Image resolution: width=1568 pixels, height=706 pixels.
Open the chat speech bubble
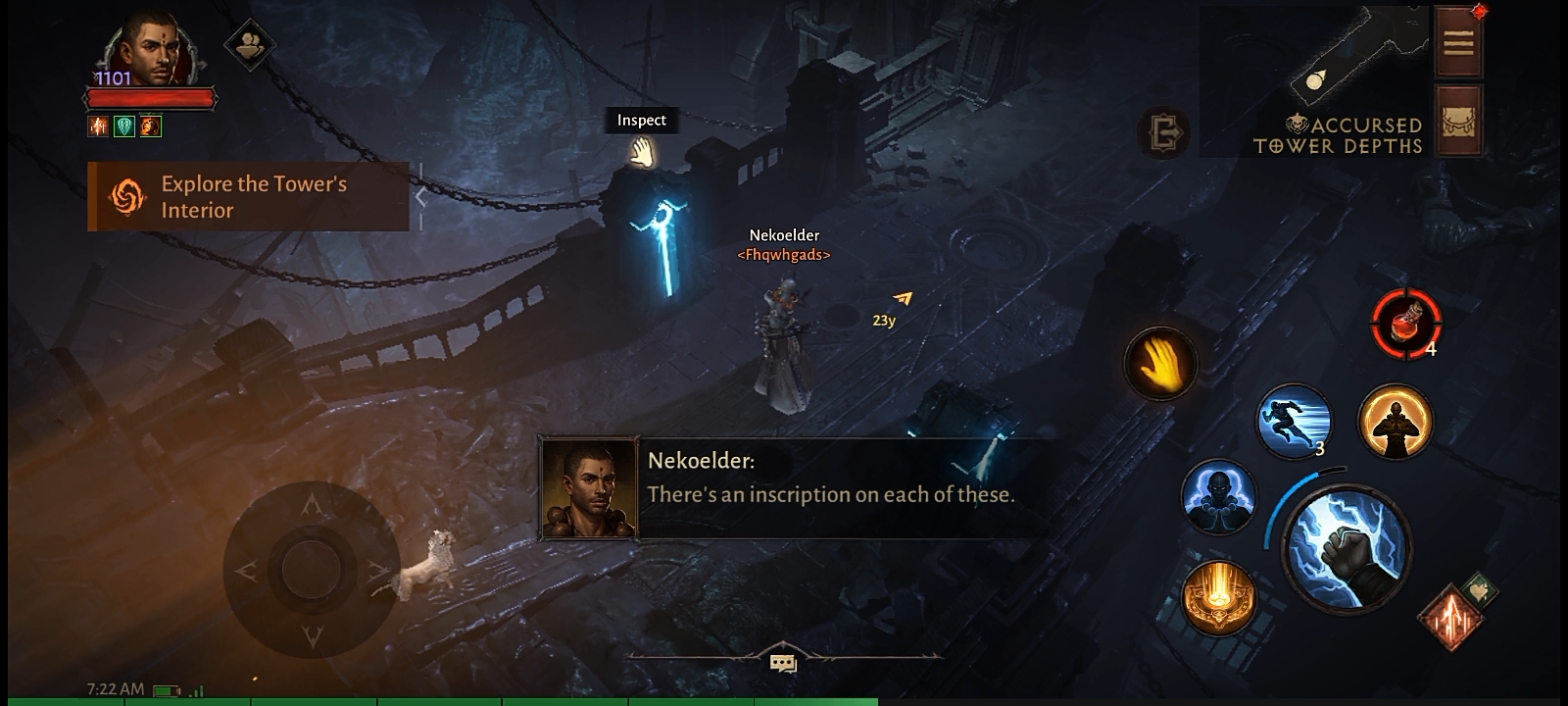pos(783,664)
